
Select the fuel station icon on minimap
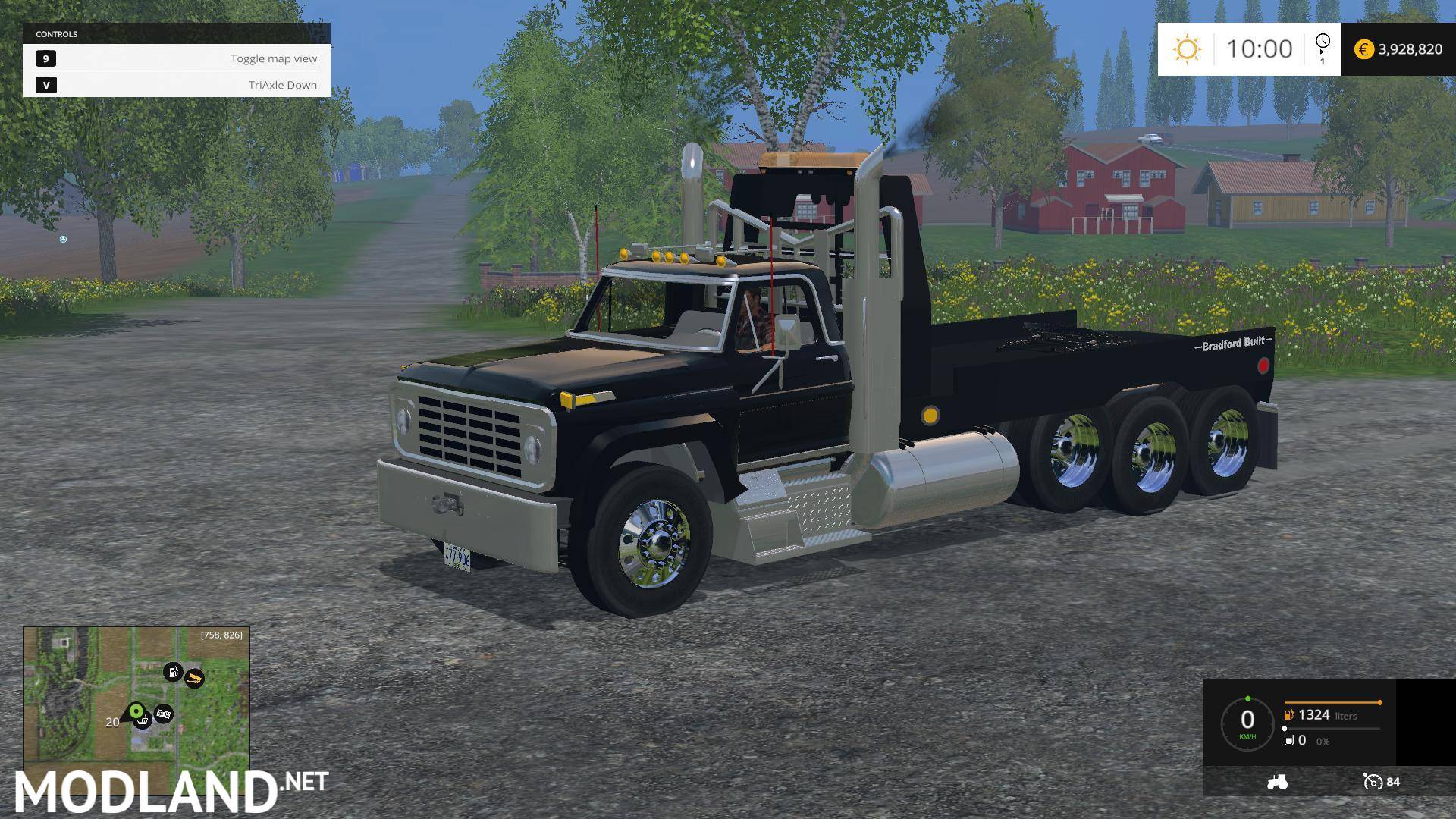pos(173,672)
